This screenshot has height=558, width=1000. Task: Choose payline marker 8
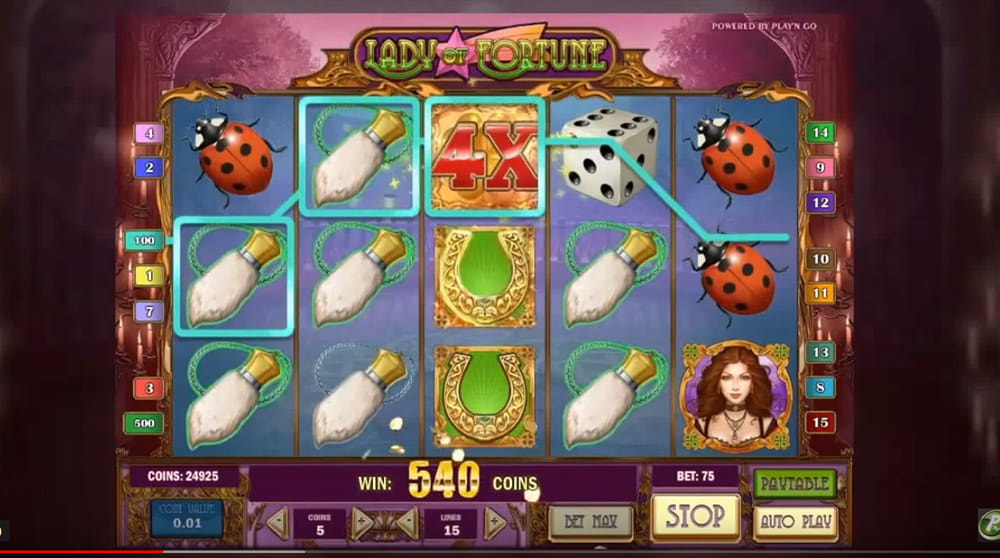[x=820, y=387]
